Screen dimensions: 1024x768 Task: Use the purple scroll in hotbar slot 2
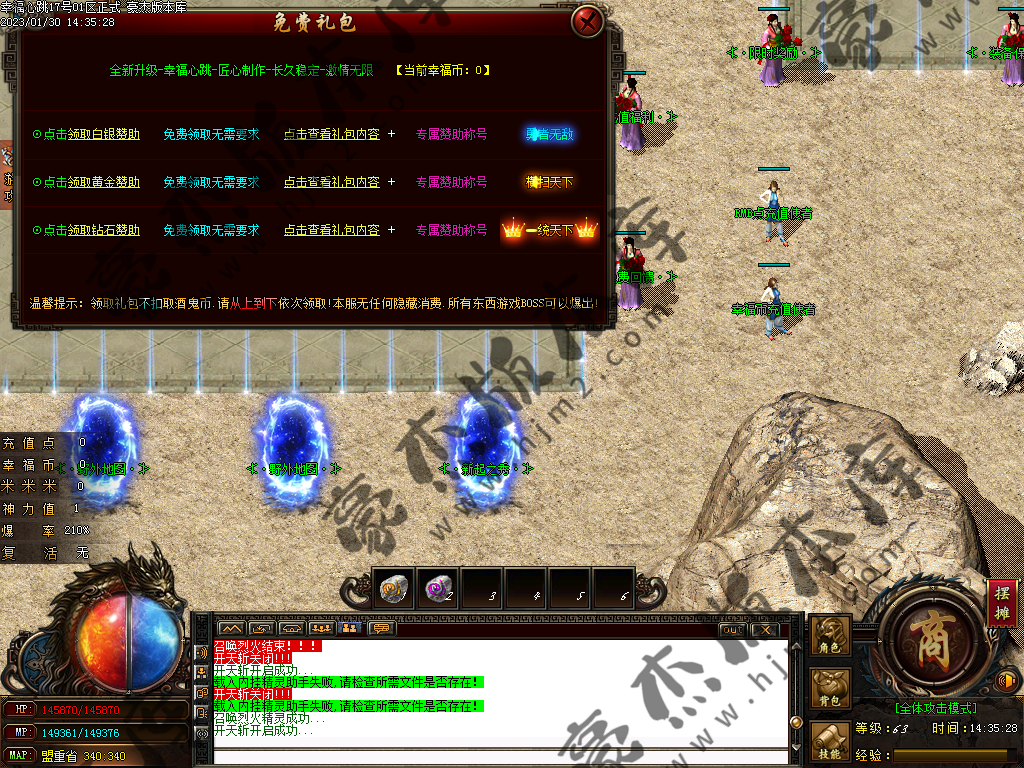(437, 590)
